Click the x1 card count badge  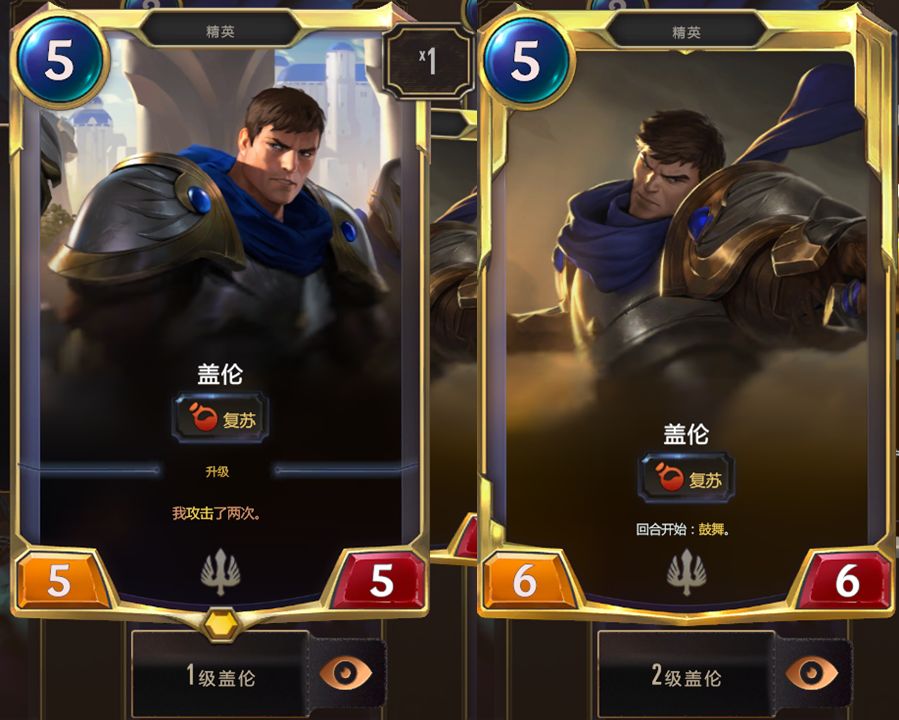tap(428, 64)
